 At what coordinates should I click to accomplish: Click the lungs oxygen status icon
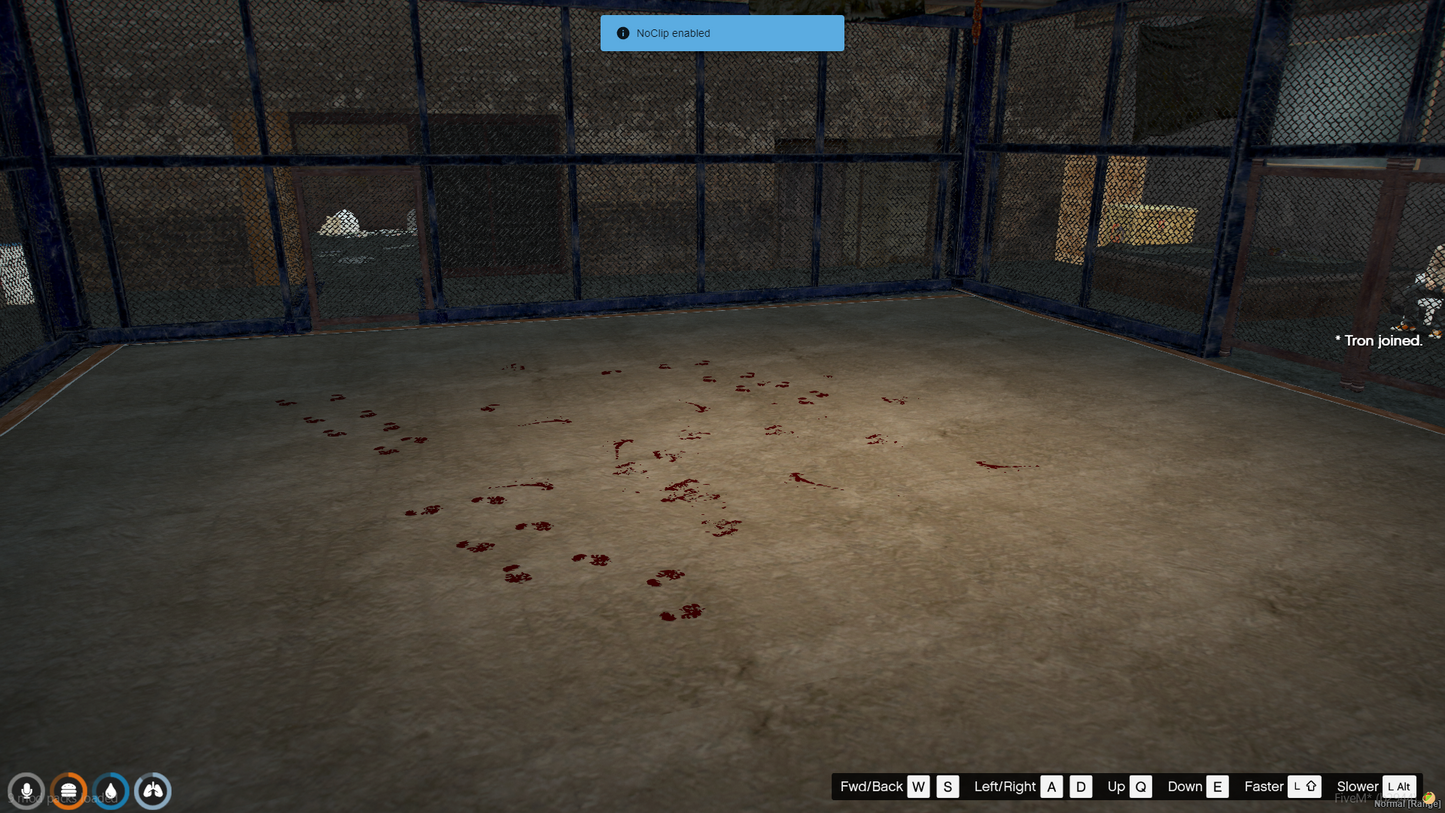153,791
